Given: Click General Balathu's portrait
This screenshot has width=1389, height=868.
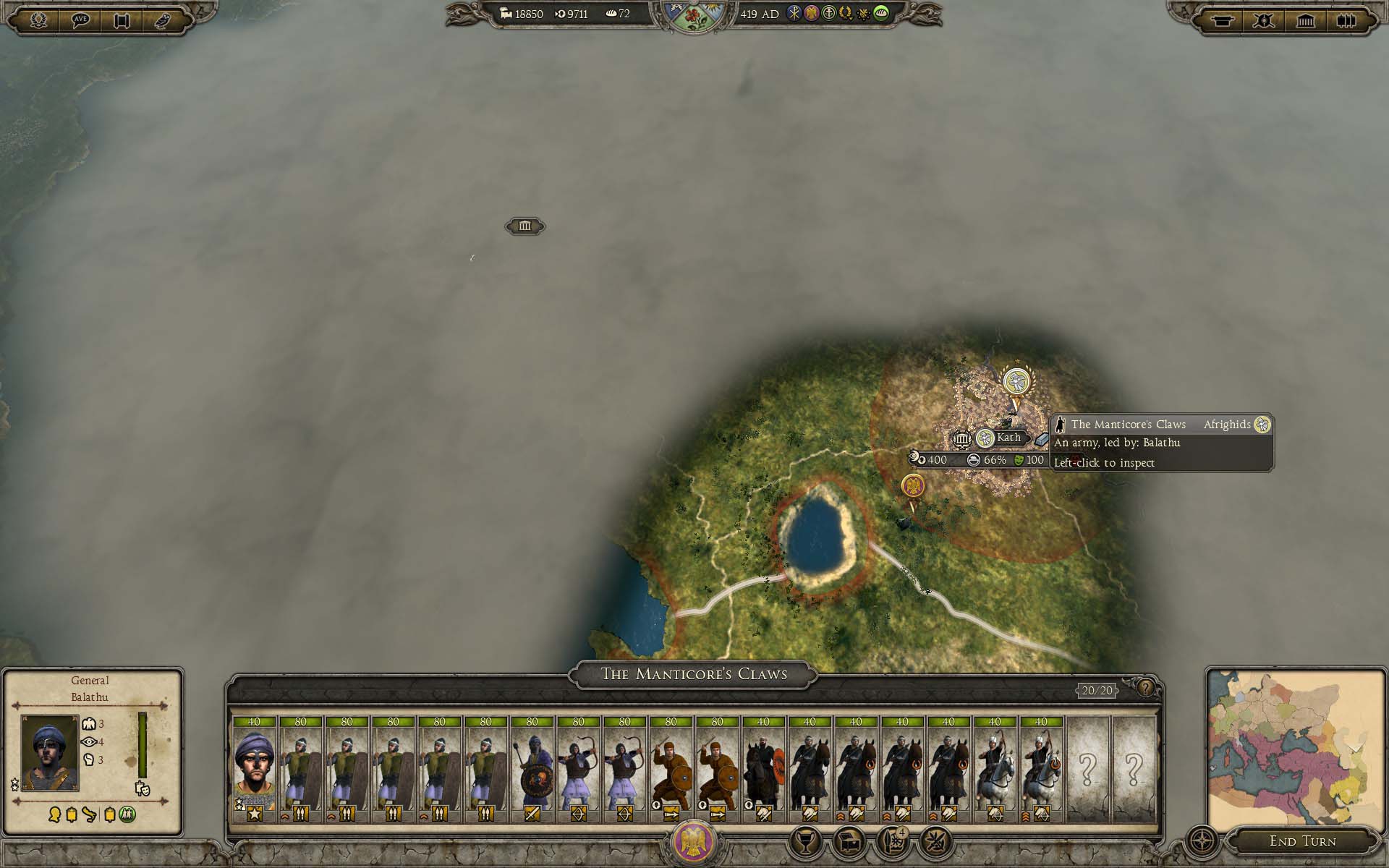Looking at the screenshot, I should (x=50, y=752).
